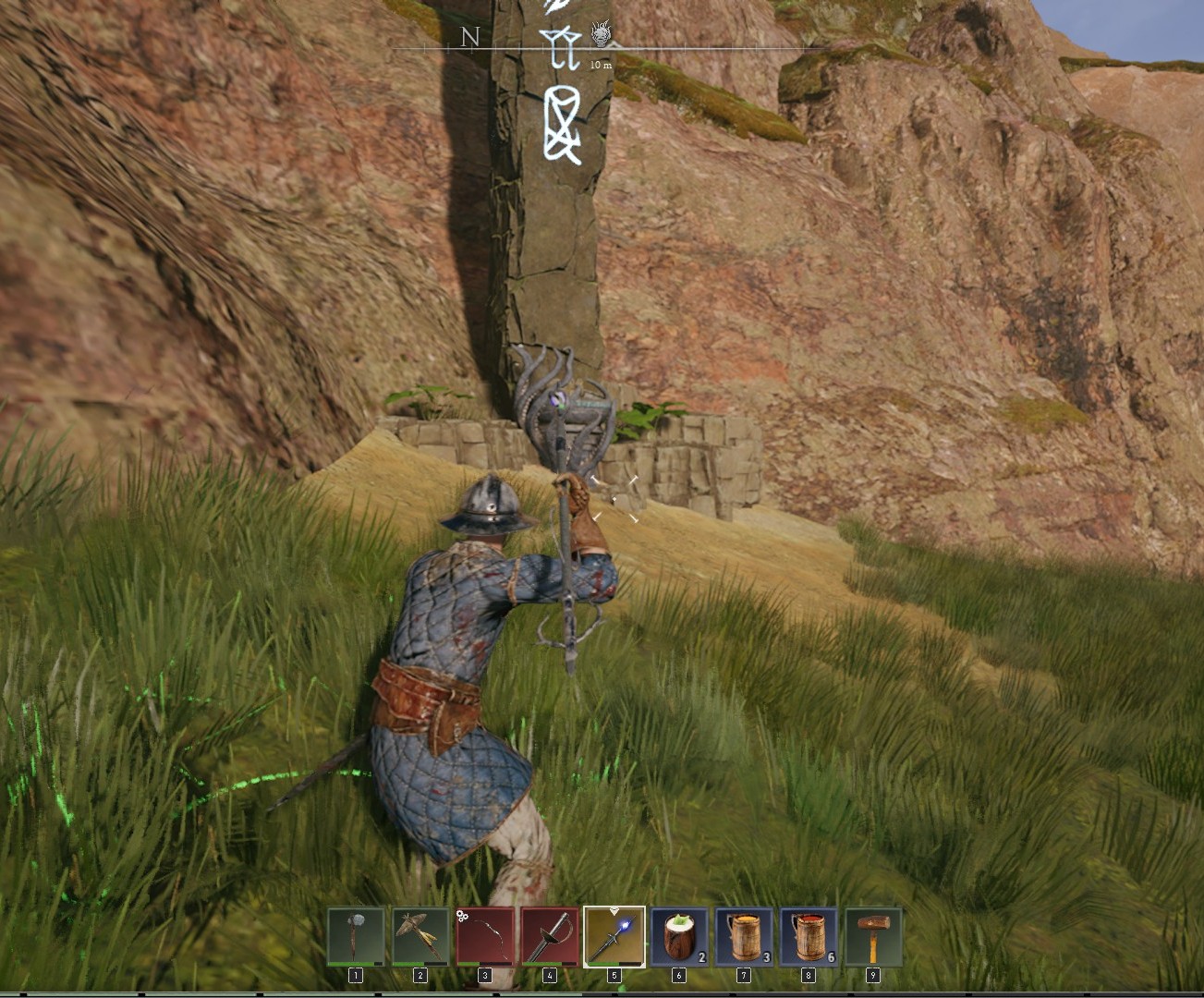
Task: Use the wooden bowl with green garnish
Action: pos(679,937)
